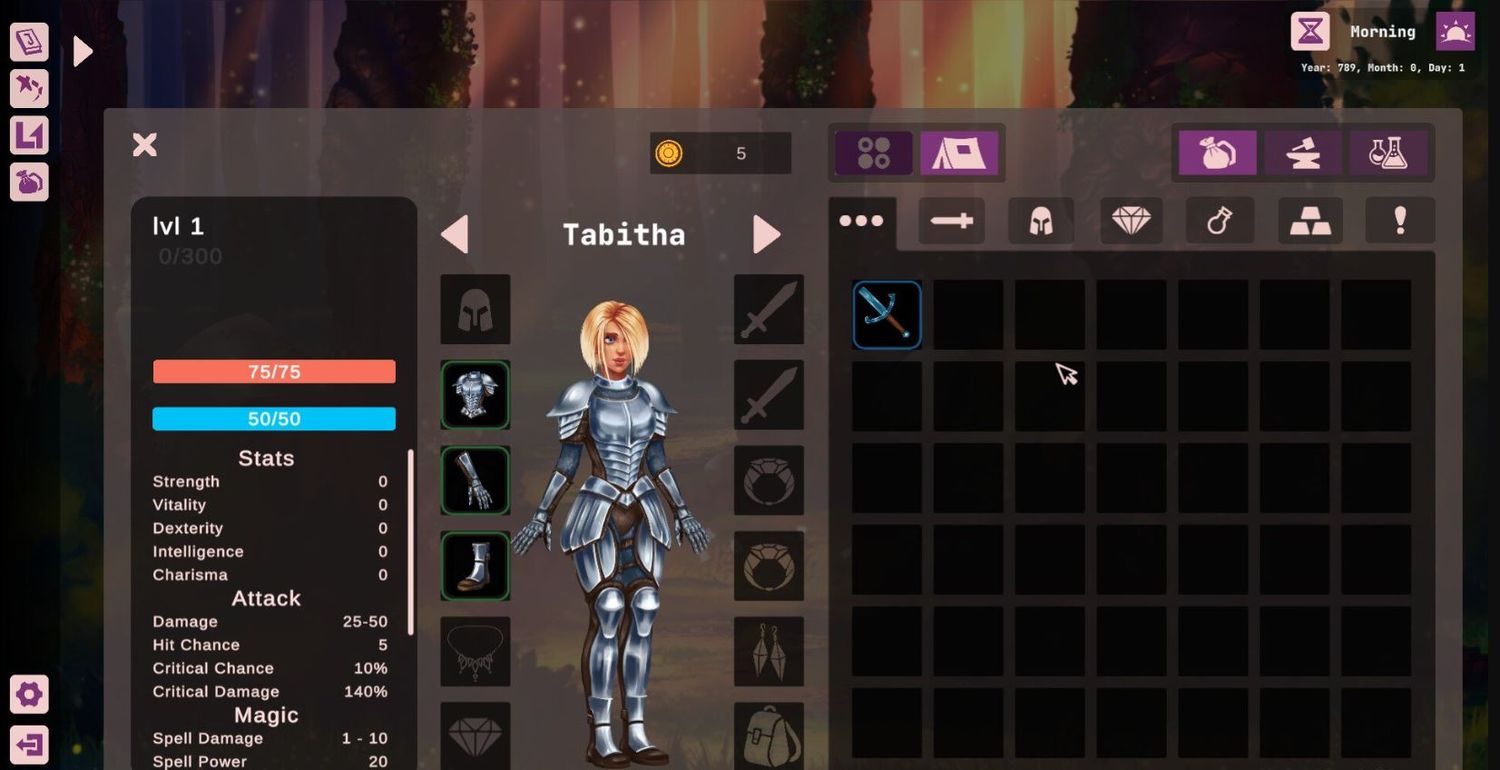Select the tent camp view button
This screenshot has height=770, width=1500.
959,153
